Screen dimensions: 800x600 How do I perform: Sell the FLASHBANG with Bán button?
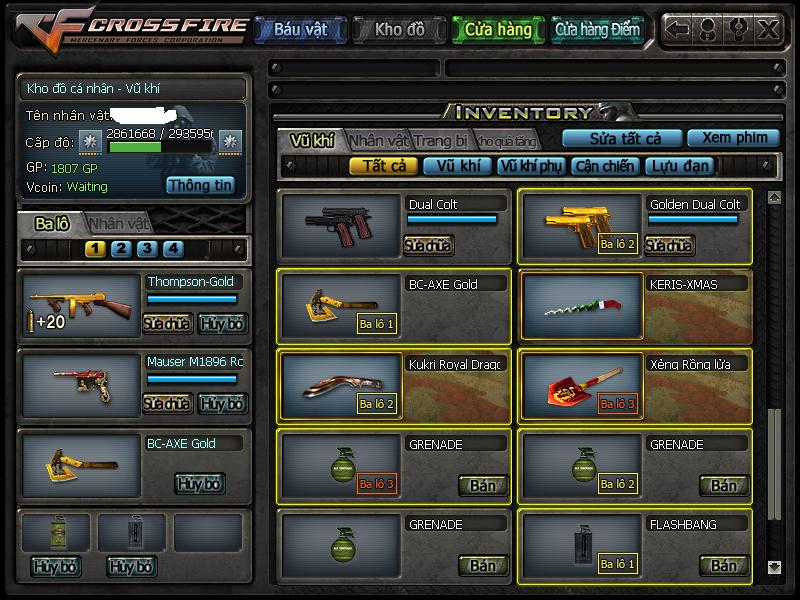pos(723,565)
